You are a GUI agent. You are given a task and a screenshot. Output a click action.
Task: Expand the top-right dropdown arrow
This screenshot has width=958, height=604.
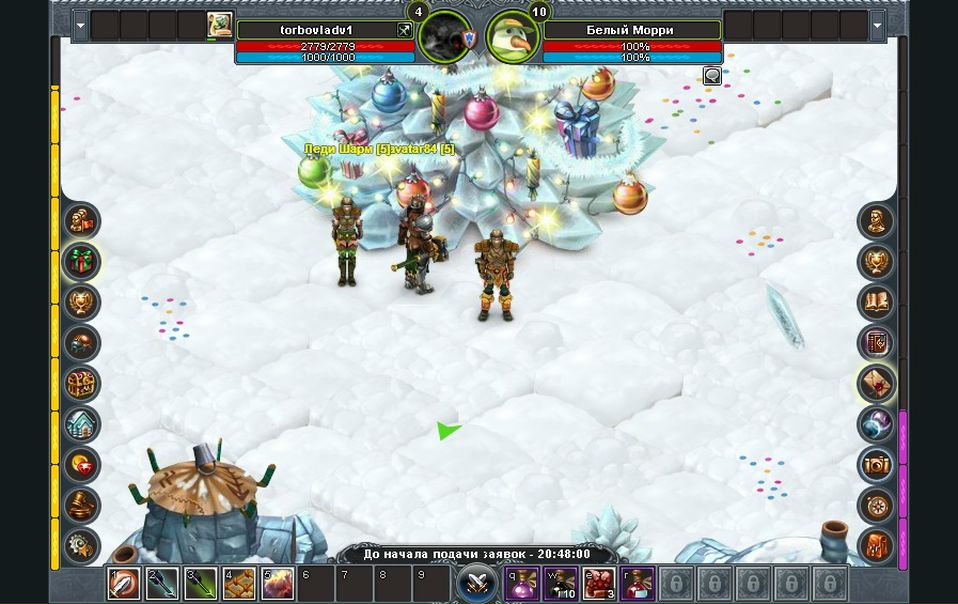(x=877, y=25)
